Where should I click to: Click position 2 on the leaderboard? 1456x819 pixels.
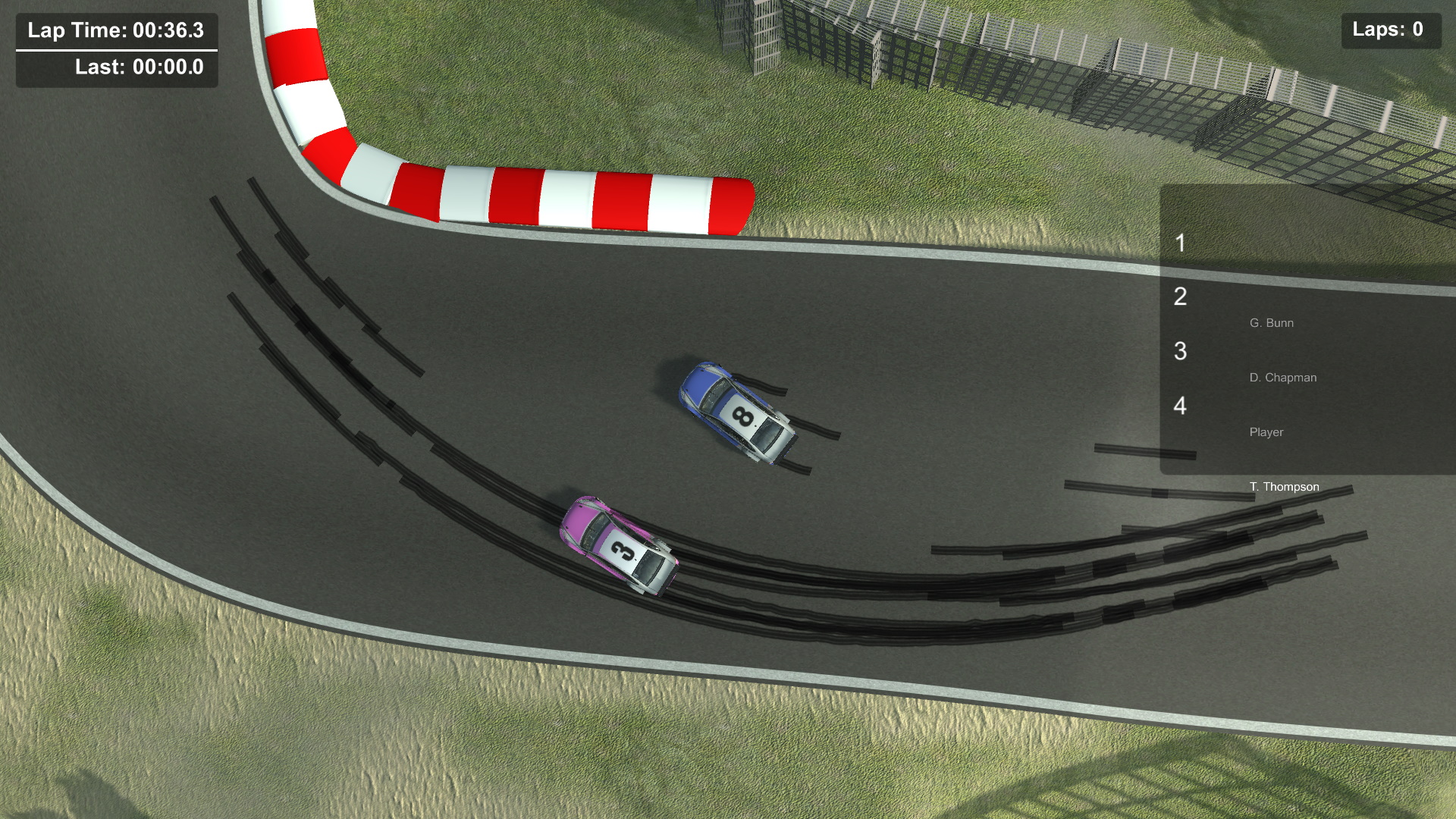1180,297
